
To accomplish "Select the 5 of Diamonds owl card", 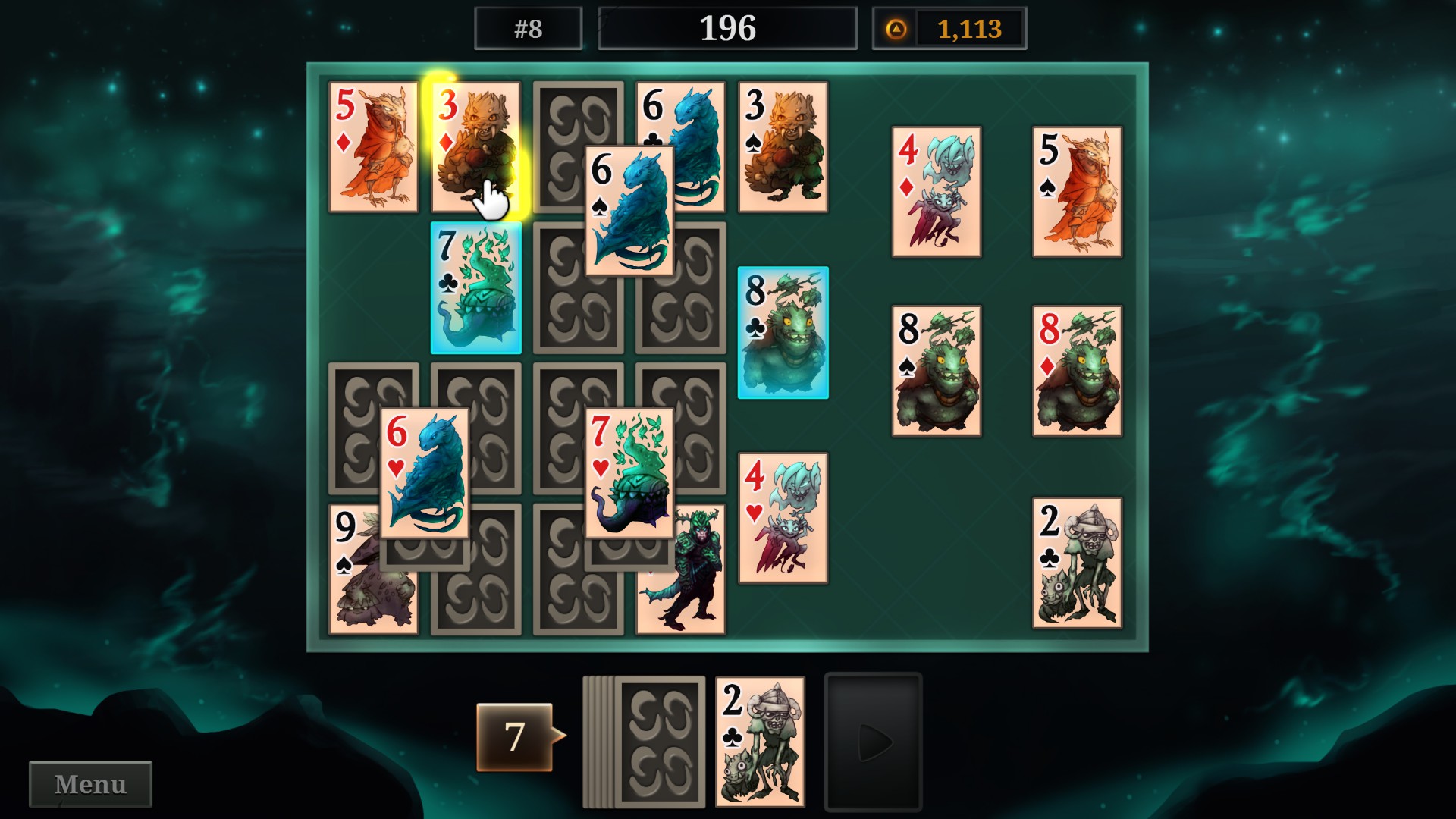I will (x=373, y=148).
